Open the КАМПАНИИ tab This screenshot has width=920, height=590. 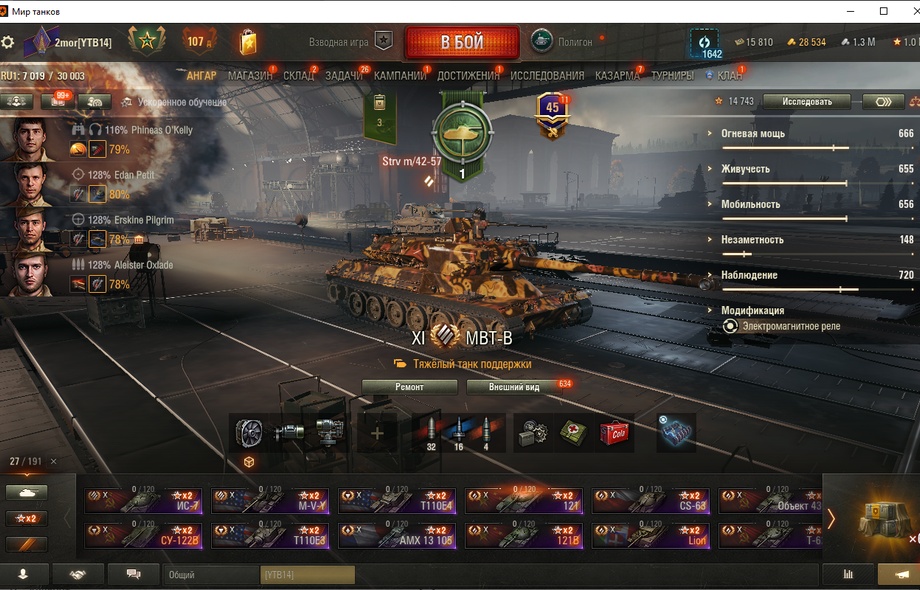399,75
